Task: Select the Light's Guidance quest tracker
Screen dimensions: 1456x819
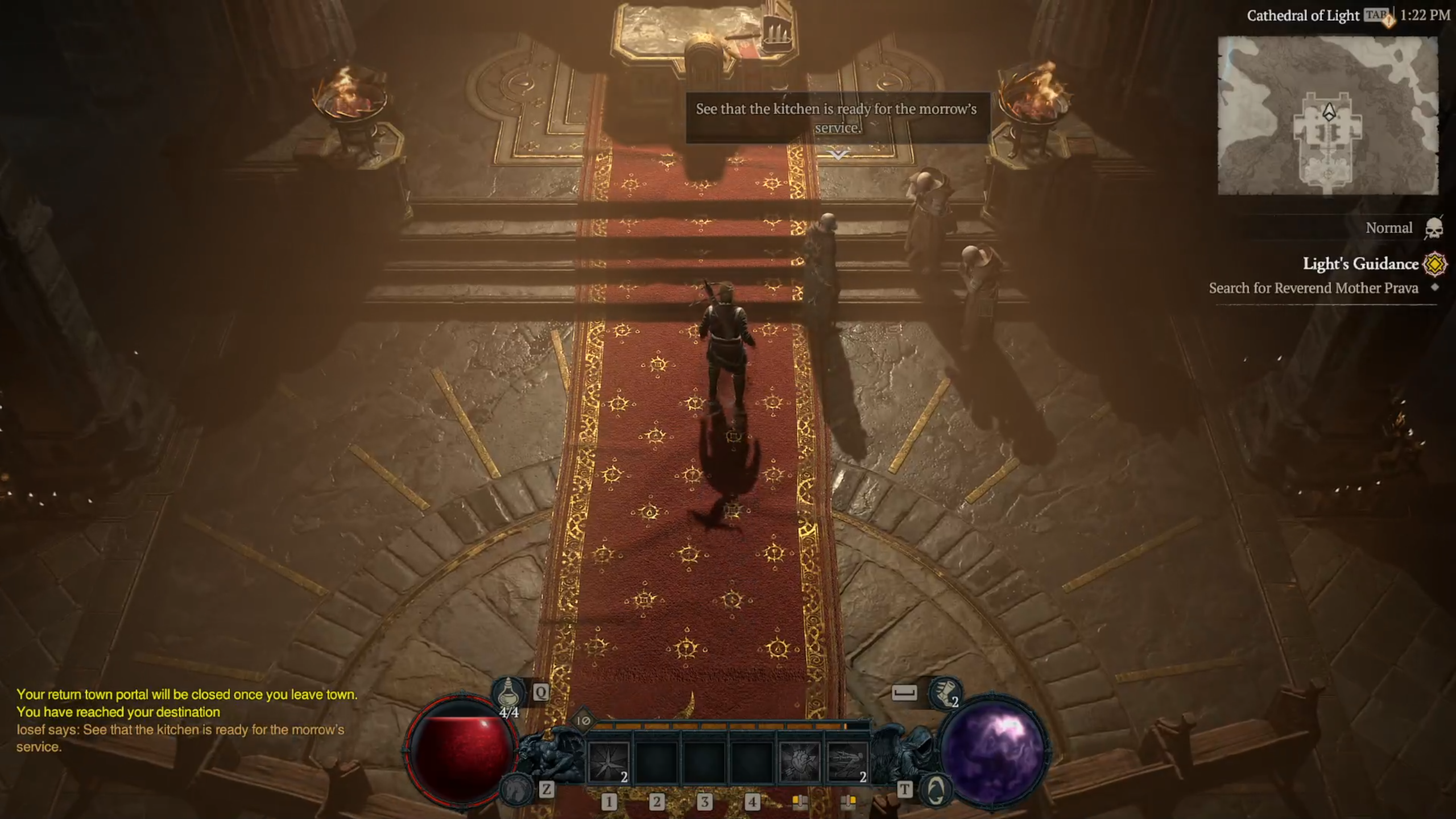Action: pos(1360,264)
